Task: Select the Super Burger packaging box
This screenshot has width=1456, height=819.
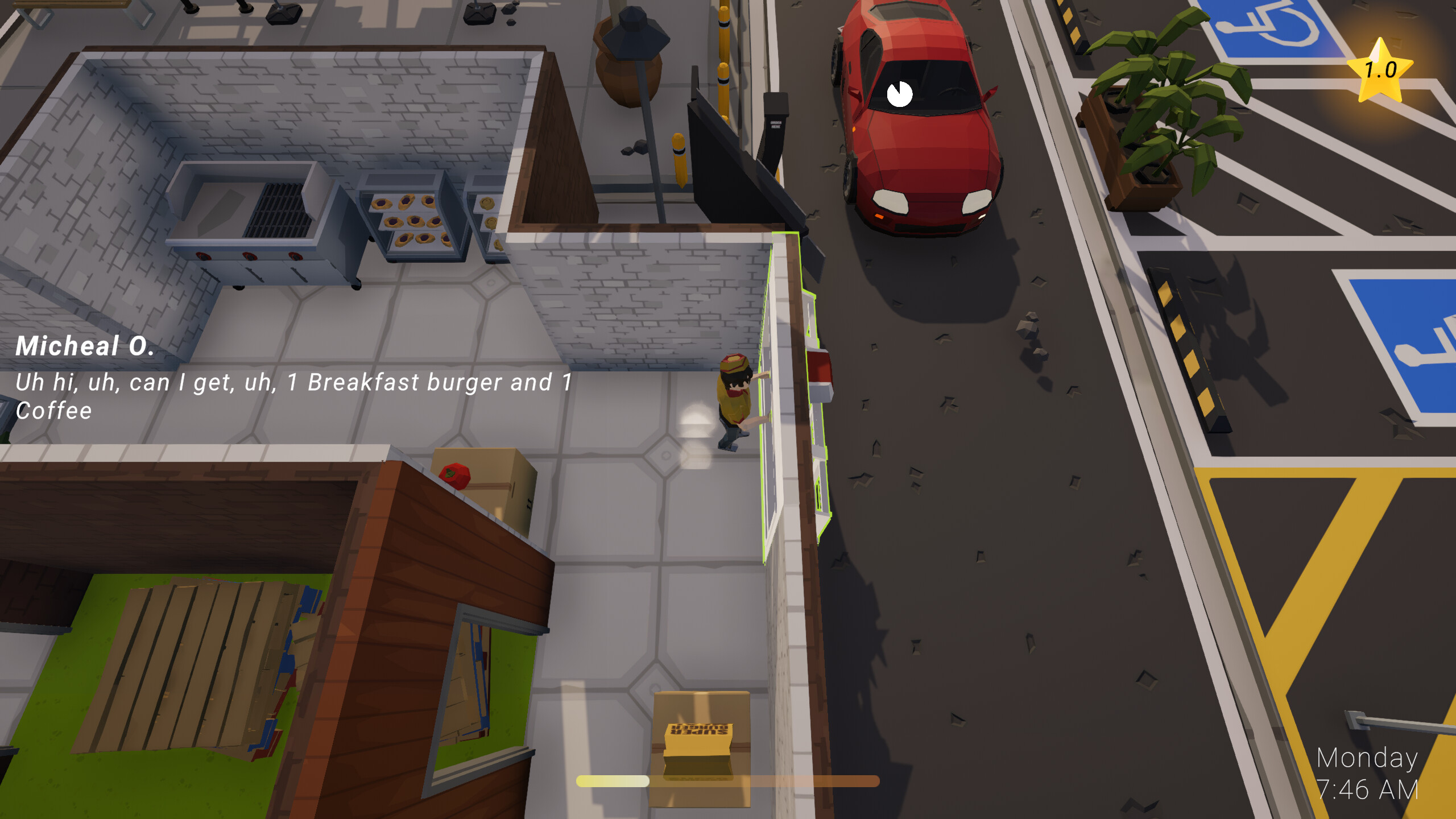Action: click(700, 751)
